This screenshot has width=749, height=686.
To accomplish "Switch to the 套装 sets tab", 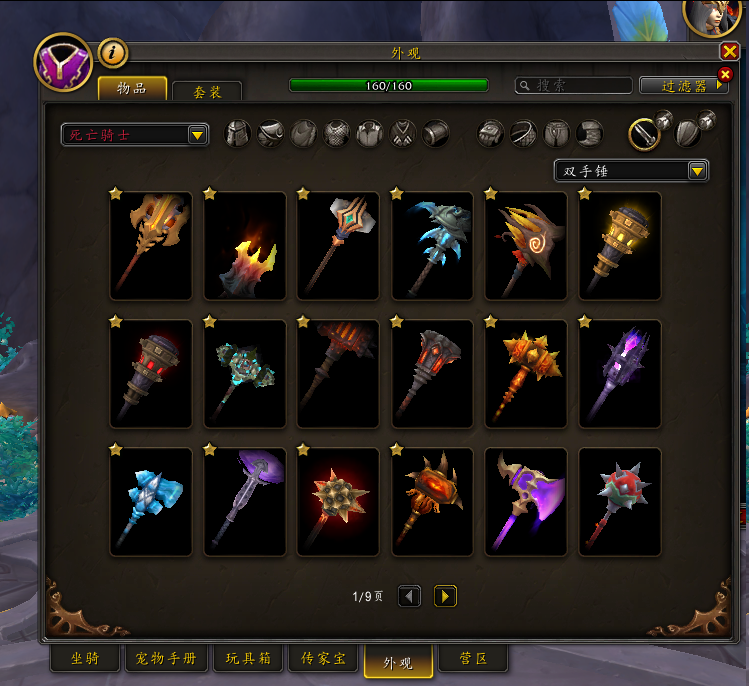I will (x=207, y=91).
